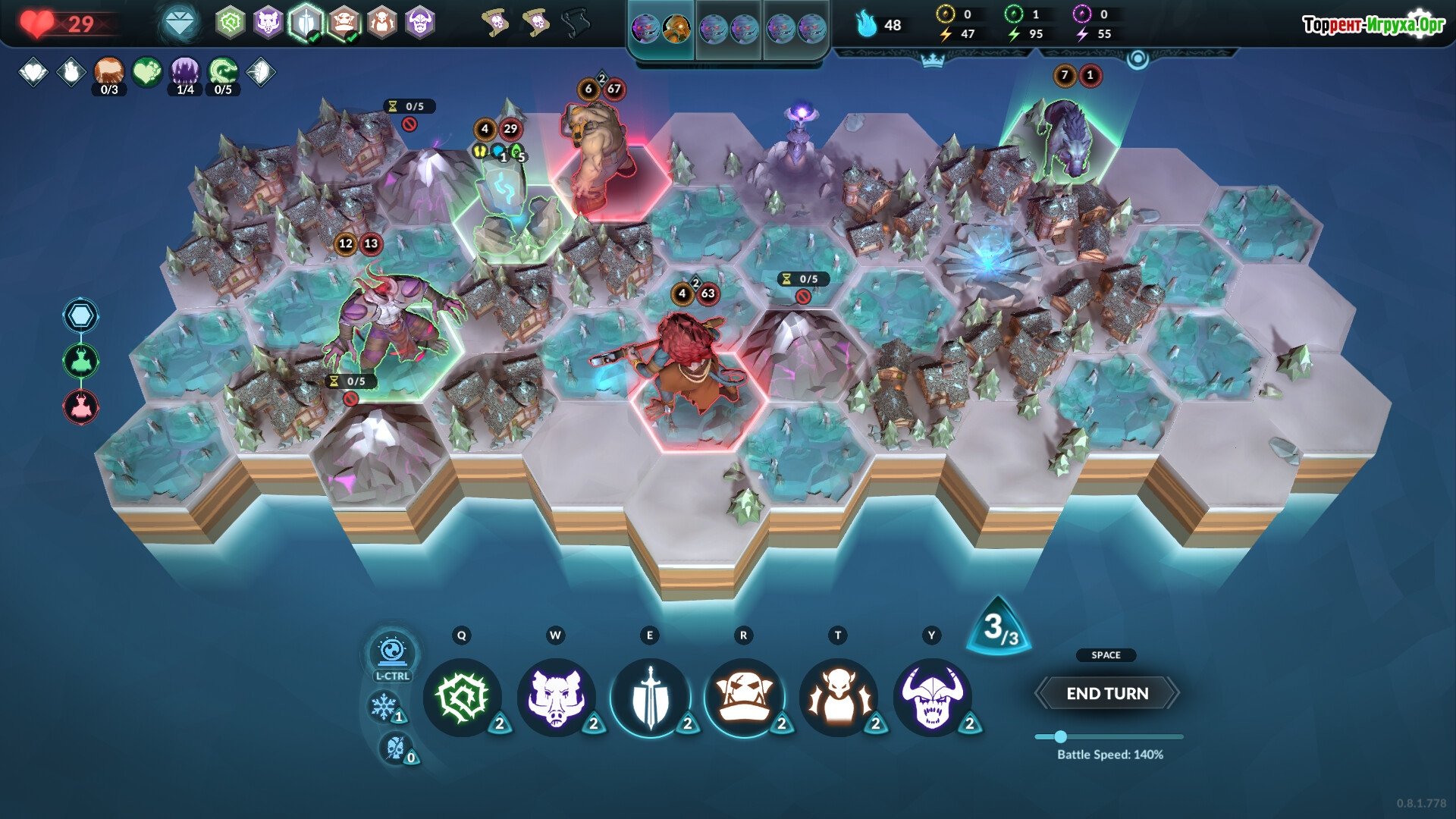The width and height of the screenshot is (1456, 819).
Task: Activate the purple boar head ability
Action: 556,697
